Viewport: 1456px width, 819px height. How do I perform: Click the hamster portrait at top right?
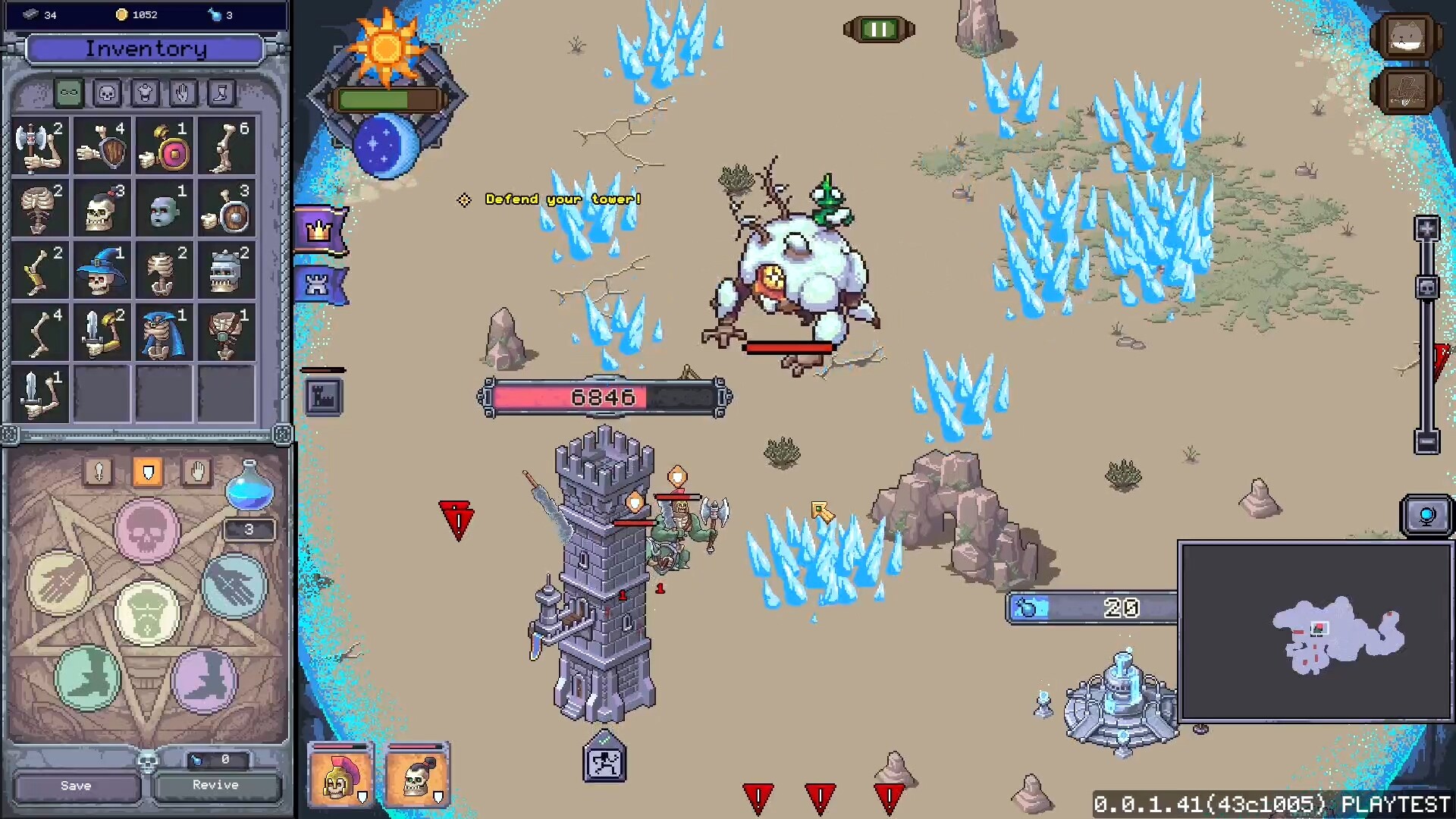pos(1407,36)
